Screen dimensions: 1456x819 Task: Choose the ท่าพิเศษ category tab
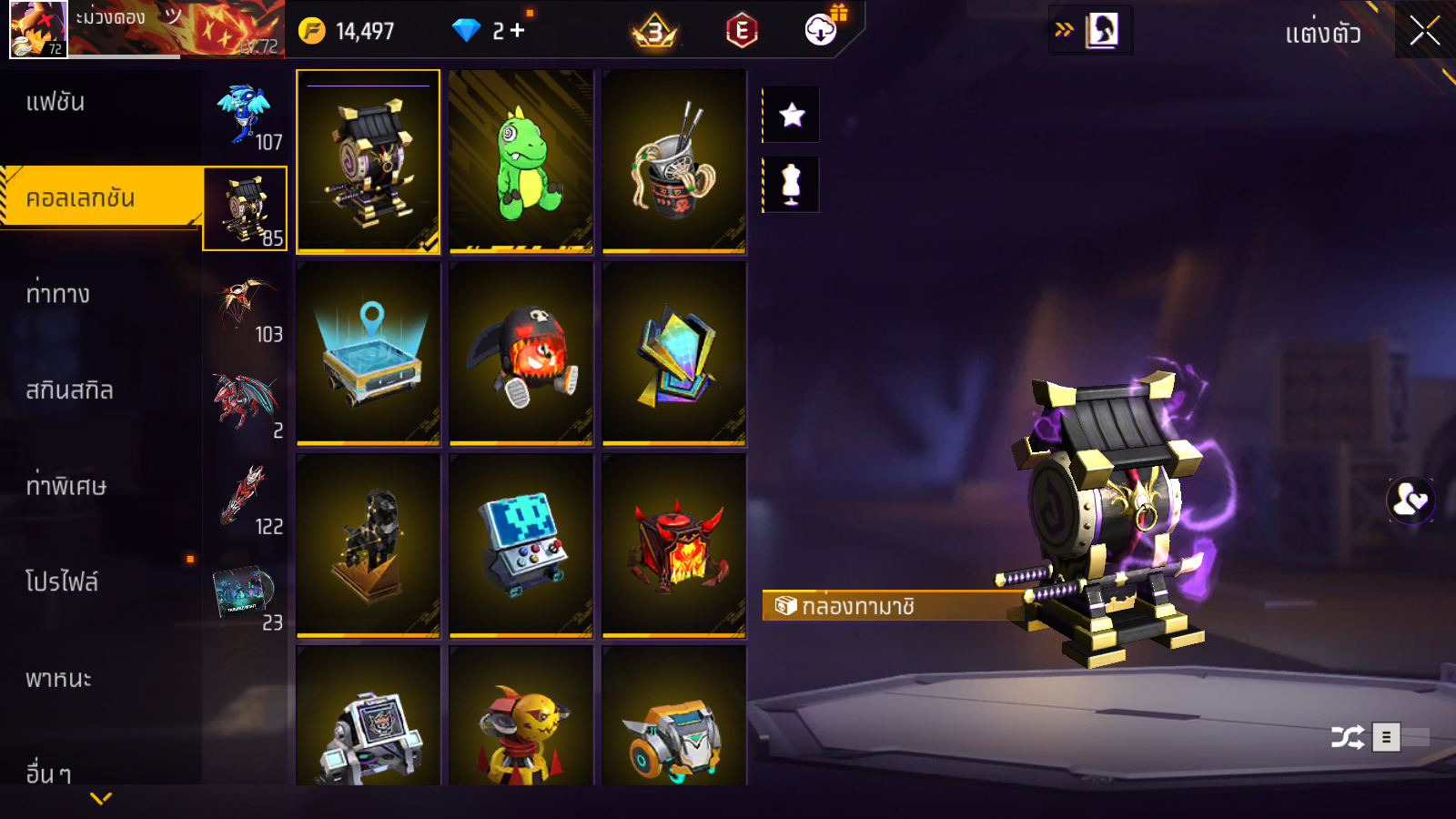[x=100, y=487]
